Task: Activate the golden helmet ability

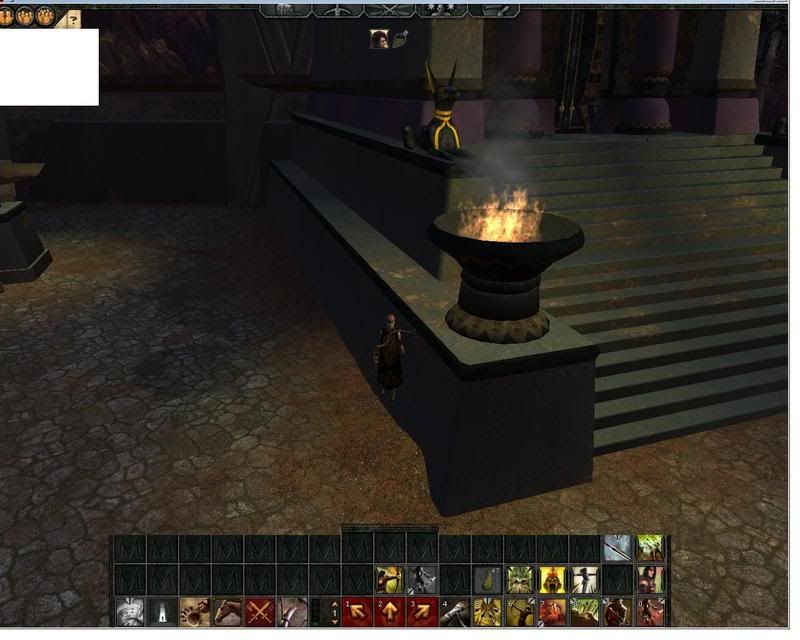Action: 551,580
